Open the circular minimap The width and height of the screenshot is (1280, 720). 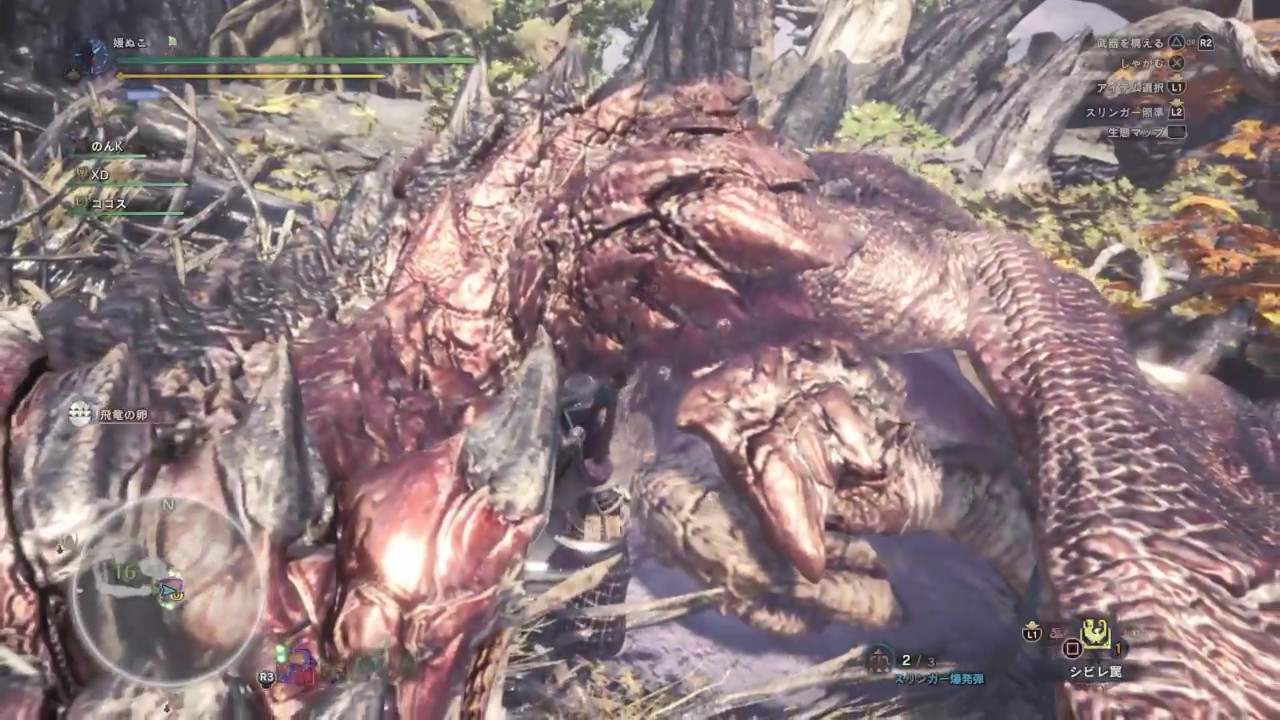click(x=167, y=592)
